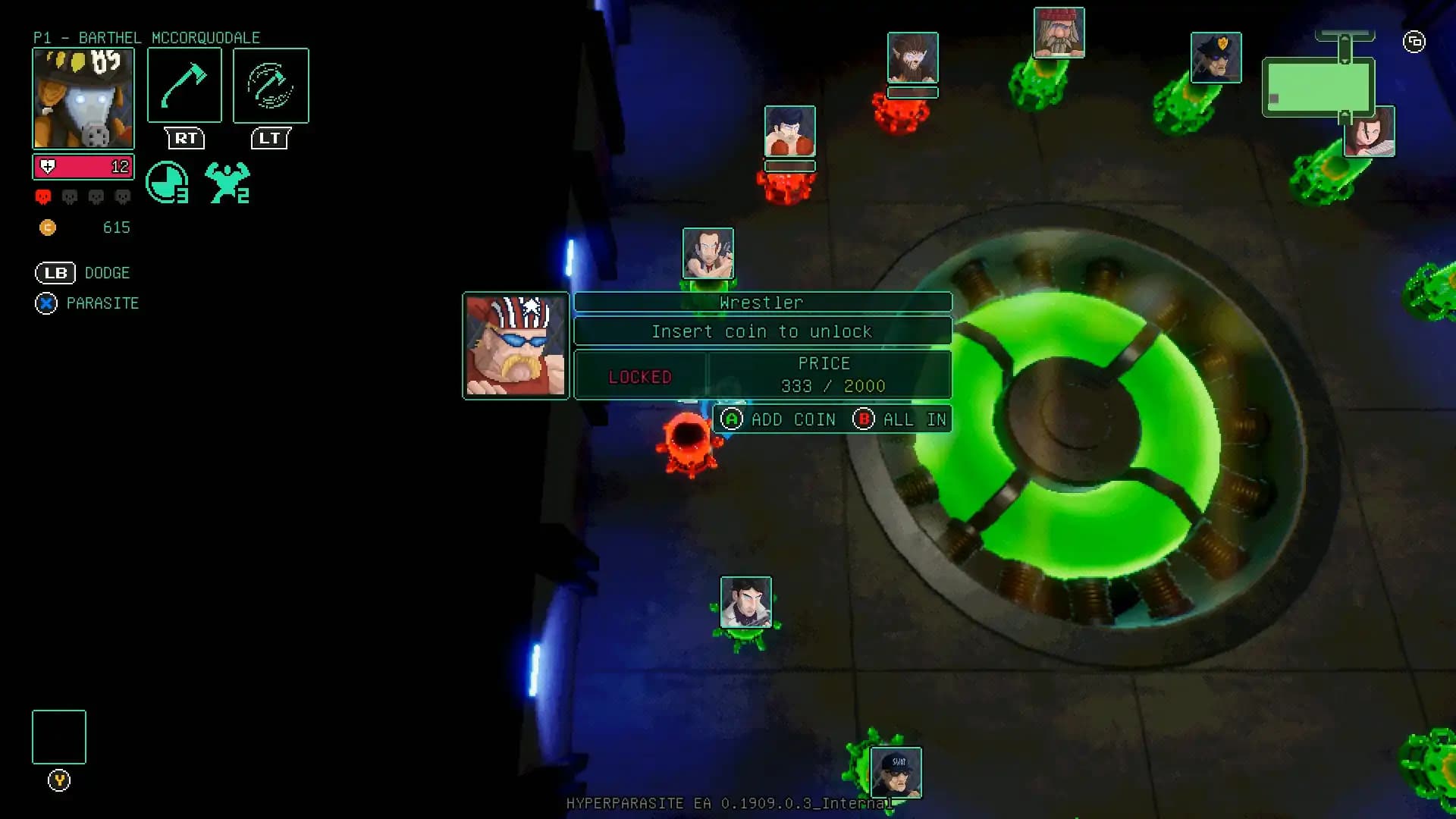The image size is (1456, 819).
Task: Click the Y button slot bottom left
Action: tap(58, 736)
